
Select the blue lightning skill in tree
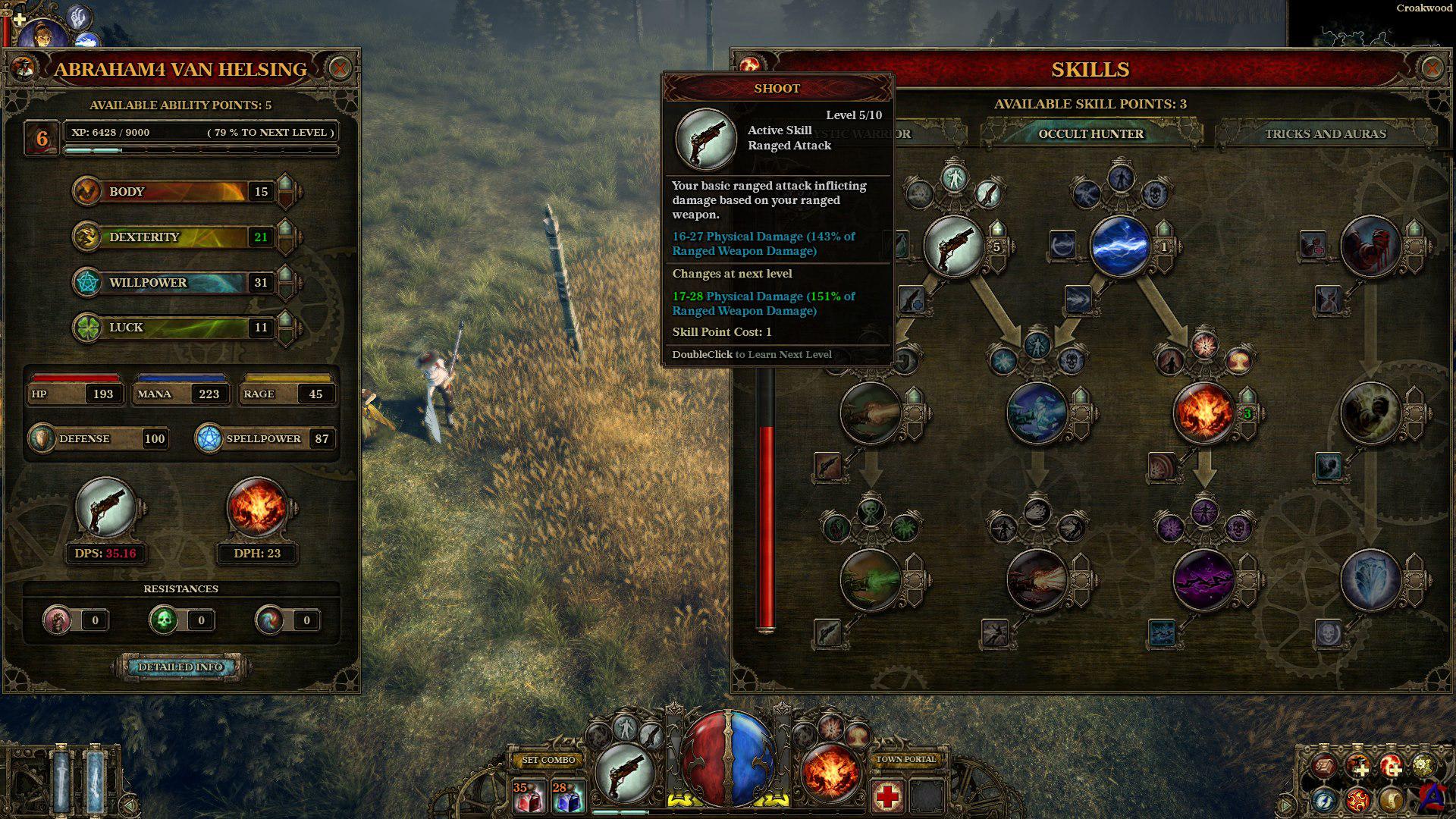[1120, 246]
